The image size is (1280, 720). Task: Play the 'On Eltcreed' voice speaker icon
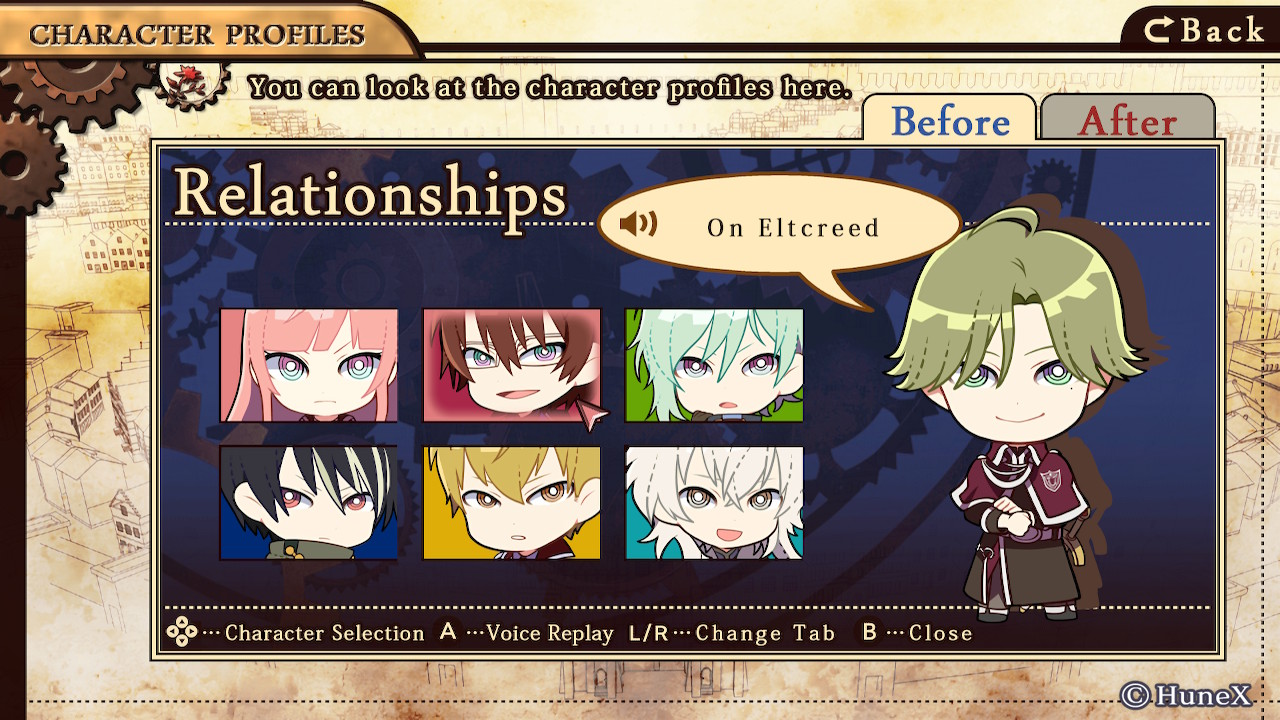[x=638, y=224]
